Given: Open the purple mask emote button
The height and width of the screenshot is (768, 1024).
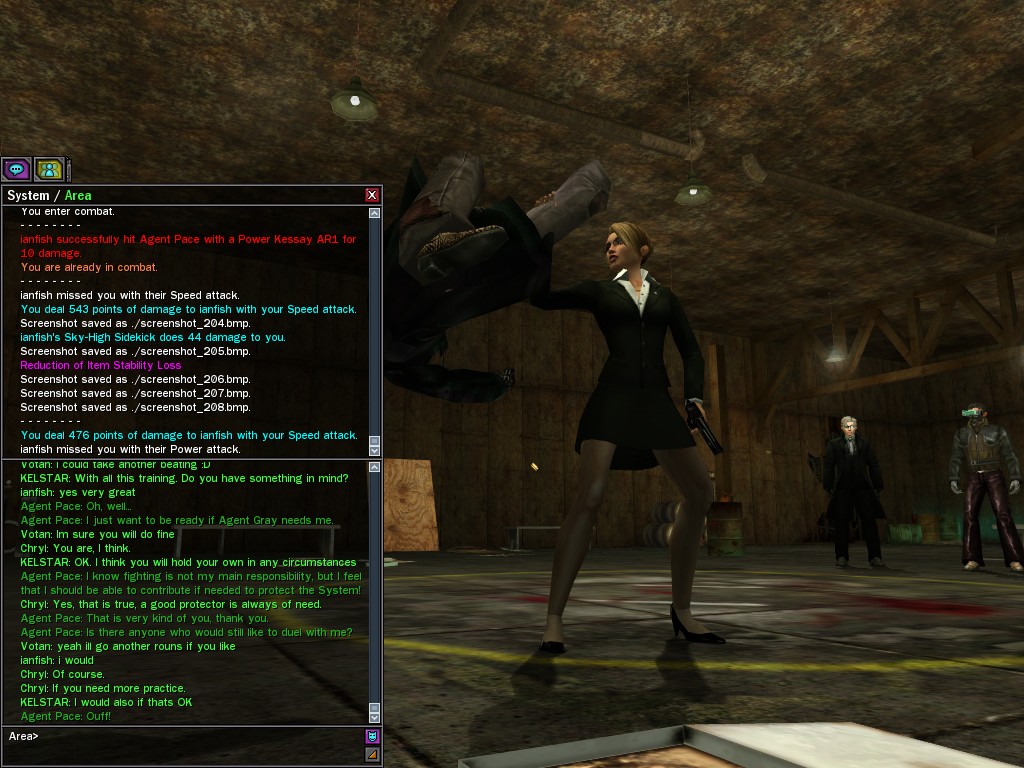Looking at the screenshot, I should pyautogui.click(x=372, y=737).
